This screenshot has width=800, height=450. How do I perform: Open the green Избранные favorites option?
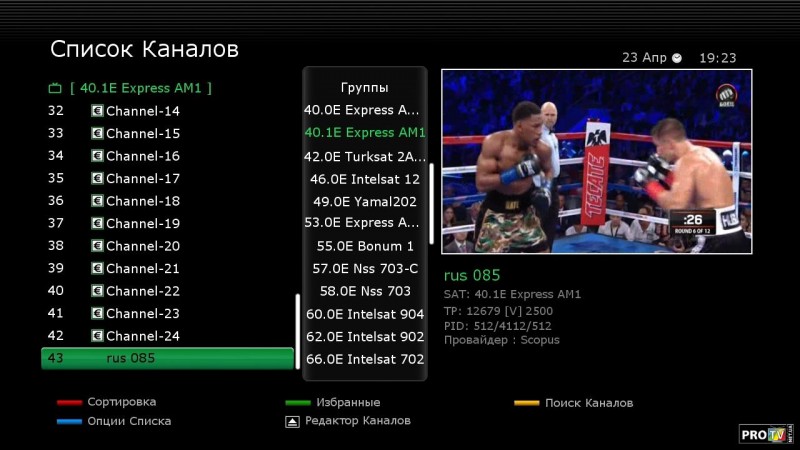[x=347, y=402]
